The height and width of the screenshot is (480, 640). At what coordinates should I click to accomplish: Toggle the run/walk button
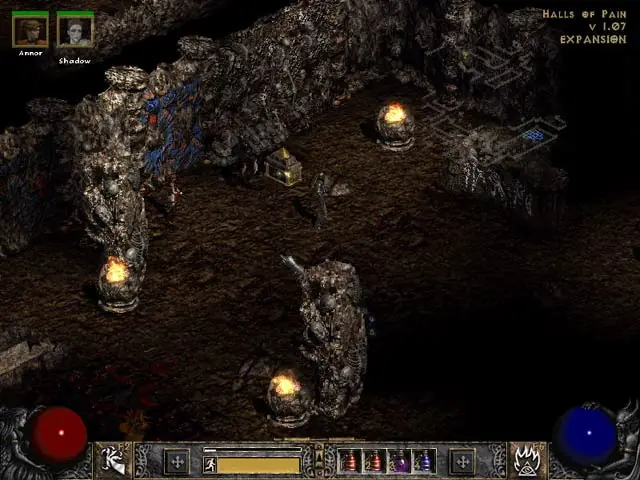[x=210, y=464]
